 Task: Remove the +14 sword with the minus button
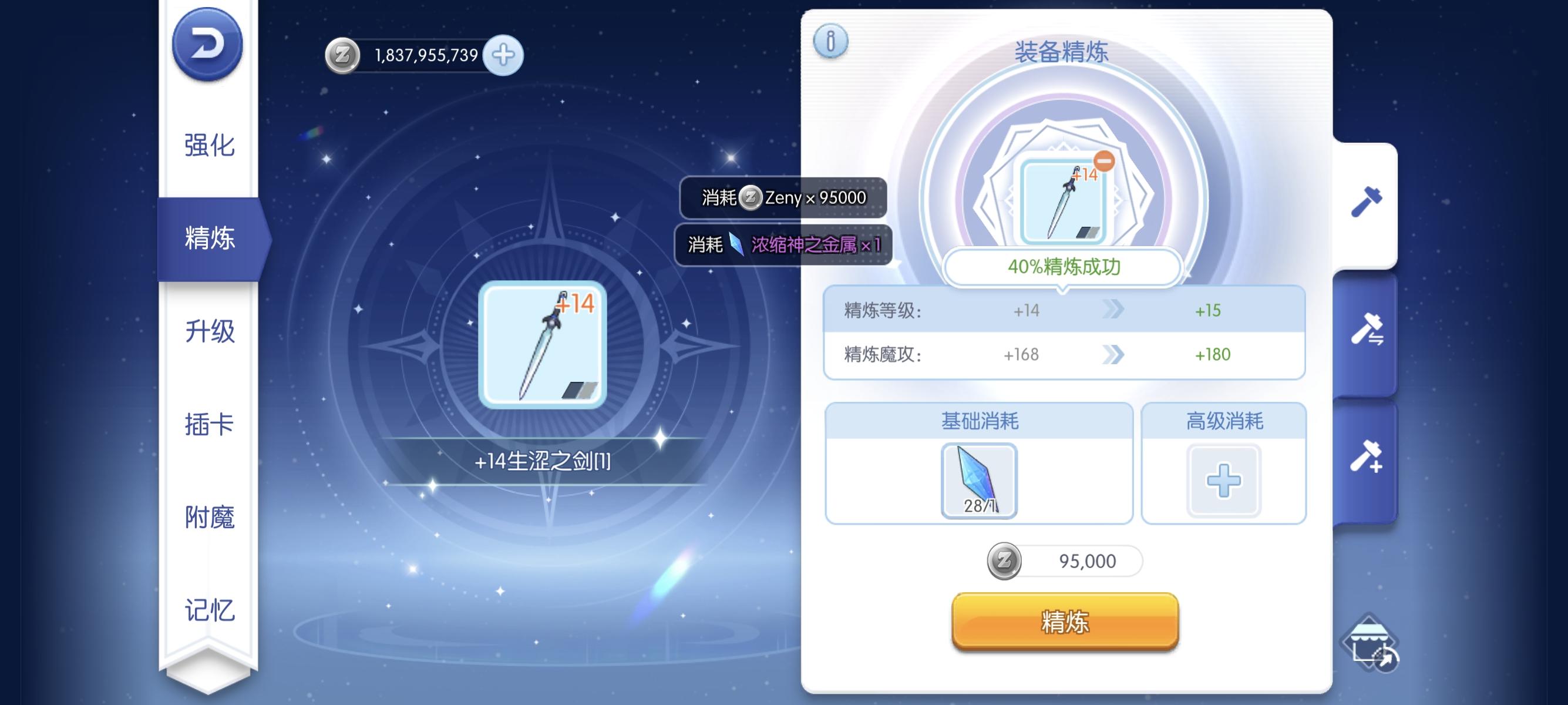[x=1104, y=162]
